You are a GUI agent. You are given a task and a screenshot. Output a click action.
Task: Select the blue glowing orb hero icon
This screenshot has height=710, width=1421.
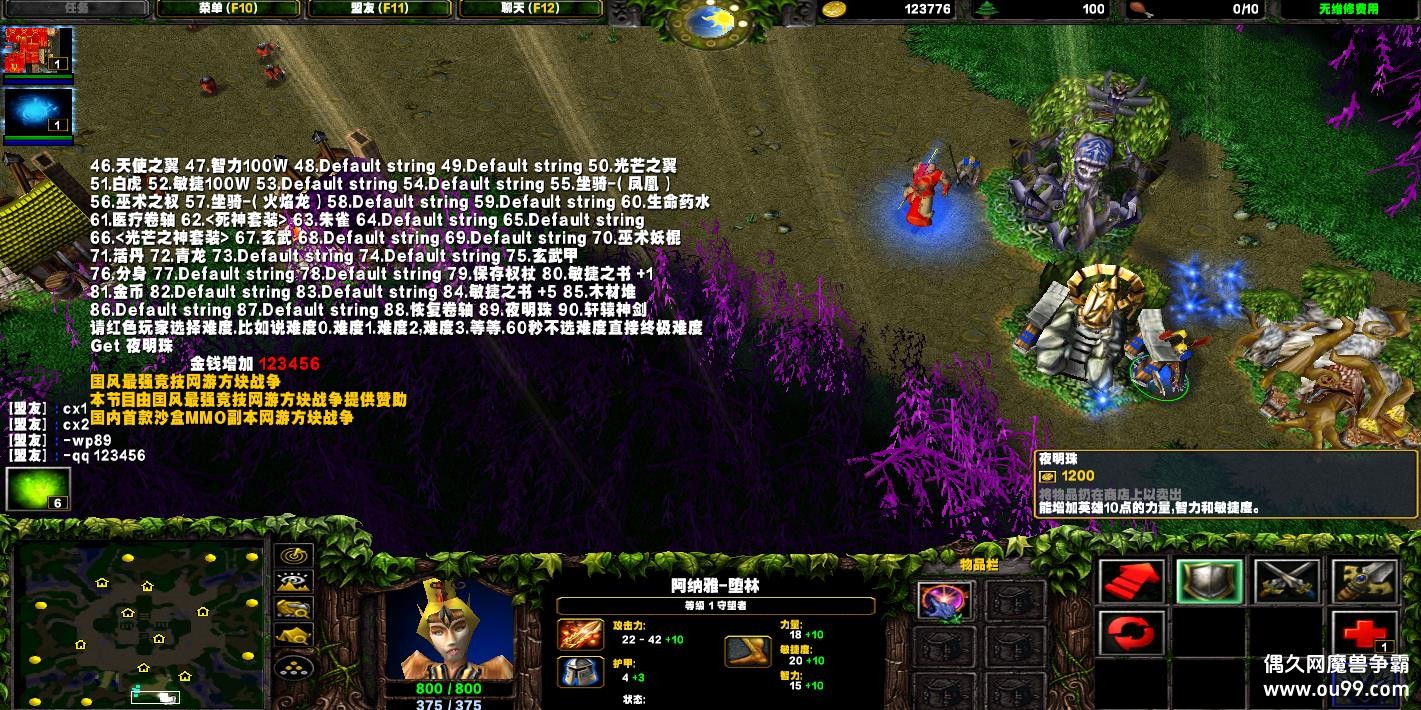point(38,112)
